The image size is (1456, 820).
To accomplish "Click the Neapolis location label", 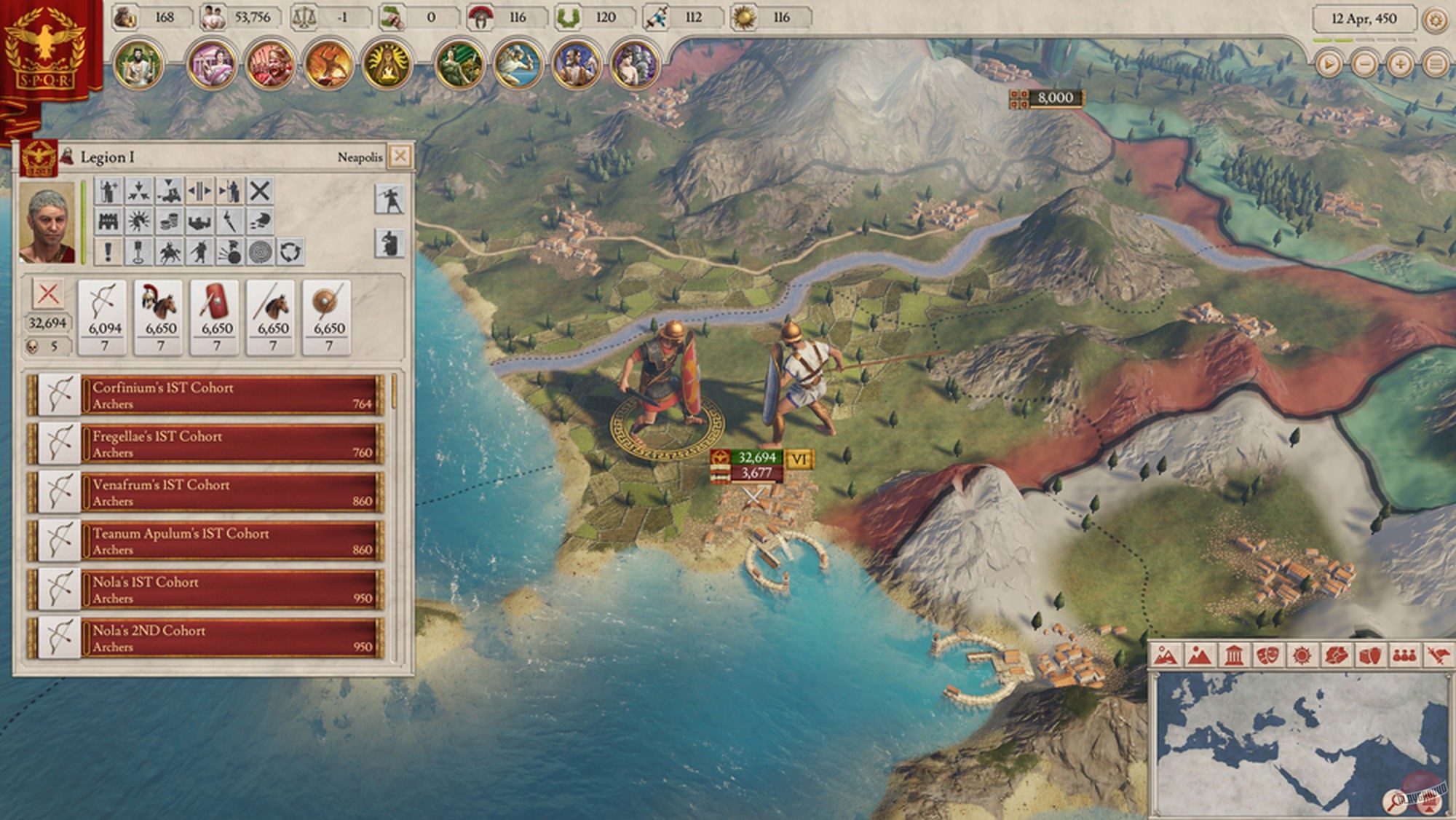I will [x=360, y=156].
